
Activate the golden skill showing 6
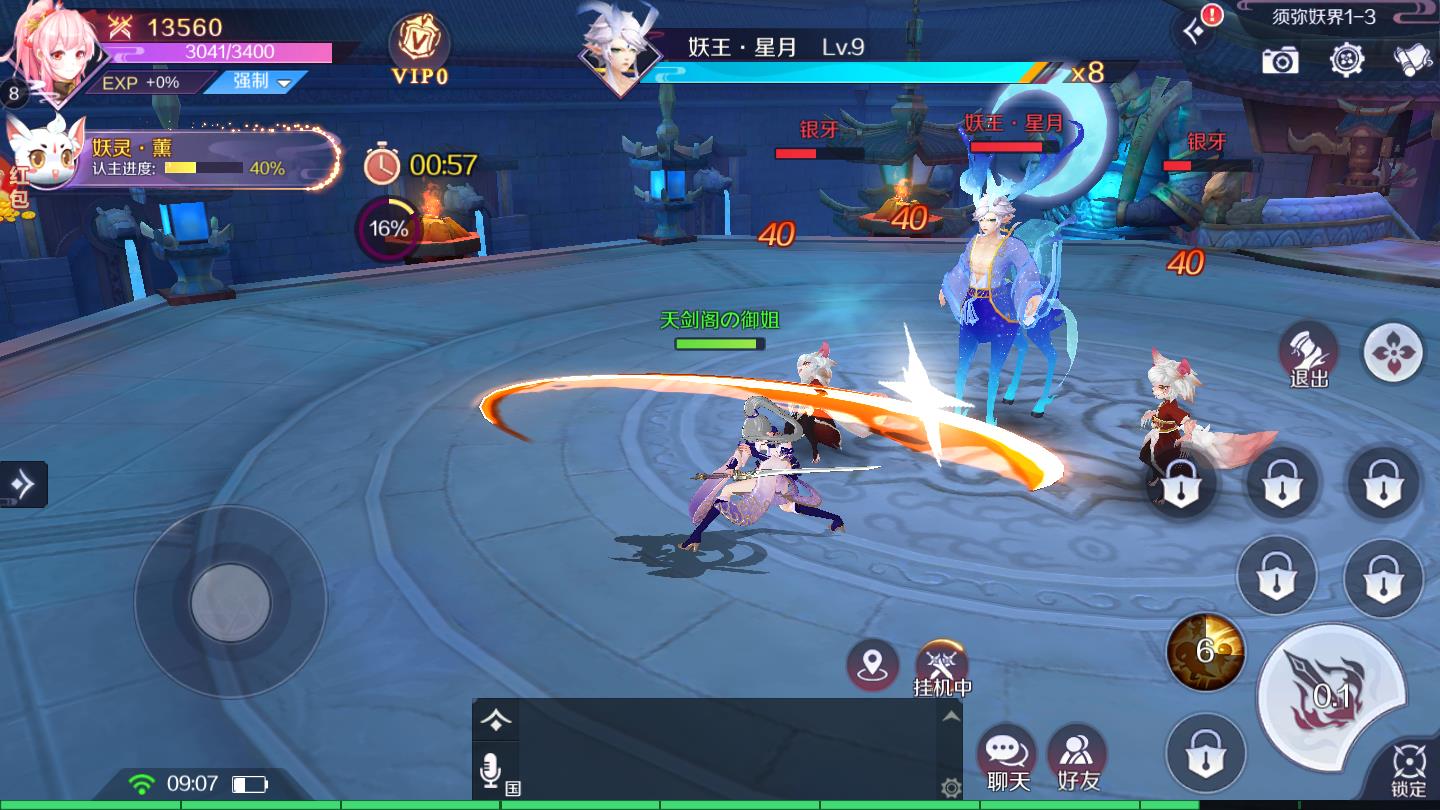[1205, 652]
